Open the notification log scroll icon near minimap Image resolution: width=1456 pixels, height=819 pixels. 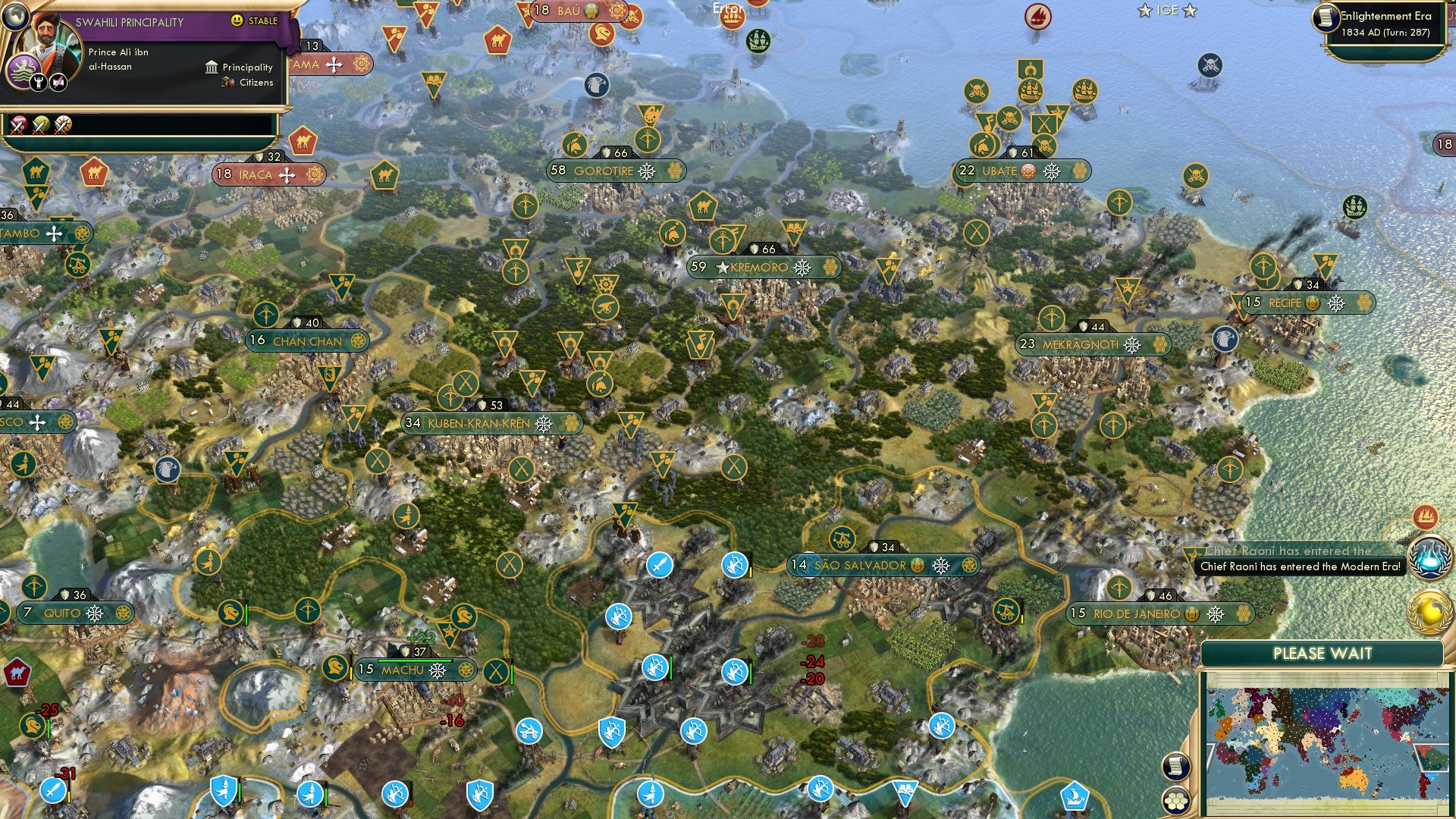(1175, 767)
